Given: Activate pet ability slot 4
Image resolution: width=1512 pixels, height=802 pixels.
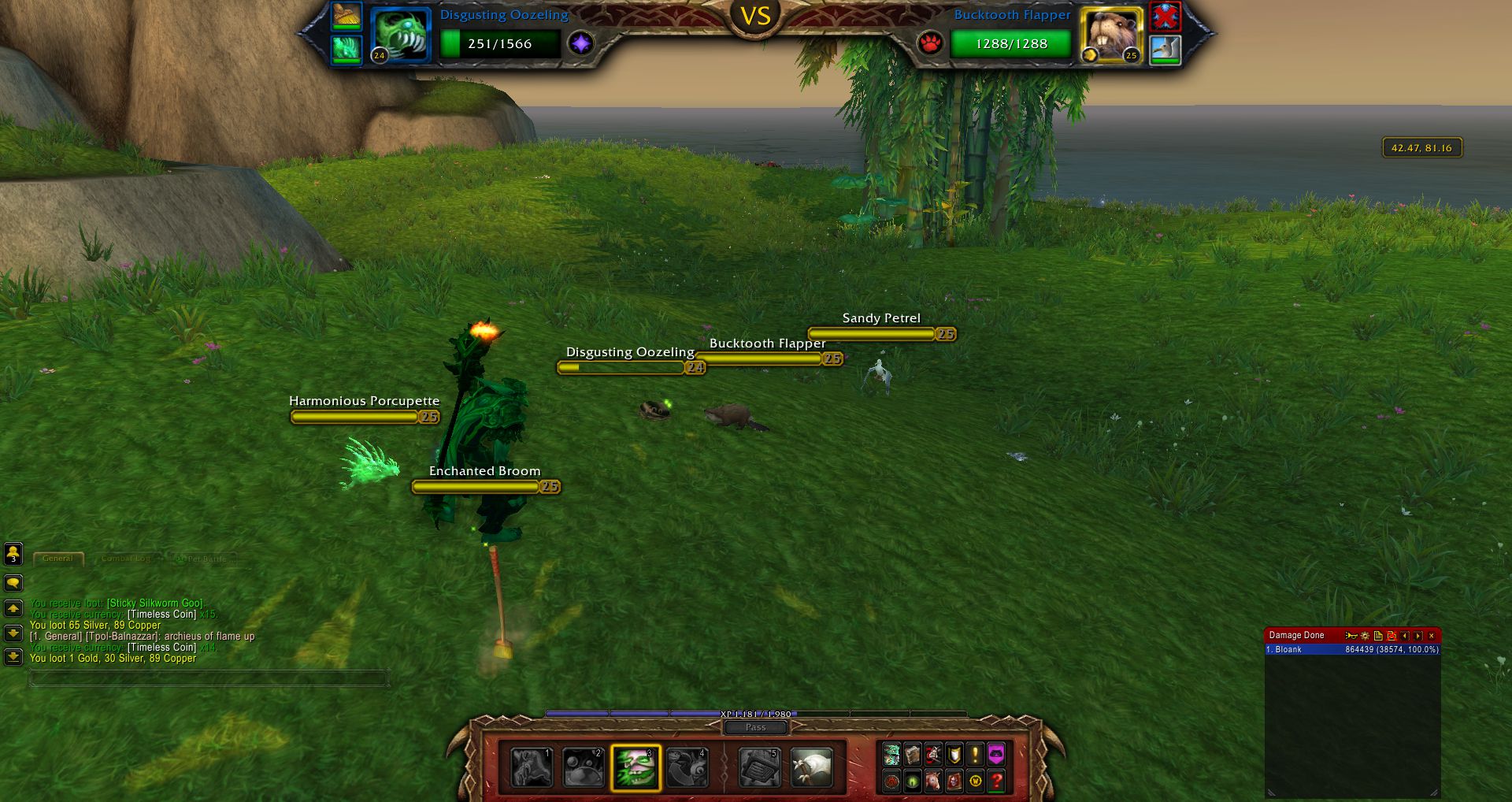Looking at the screenshot, I should [687, 768].
